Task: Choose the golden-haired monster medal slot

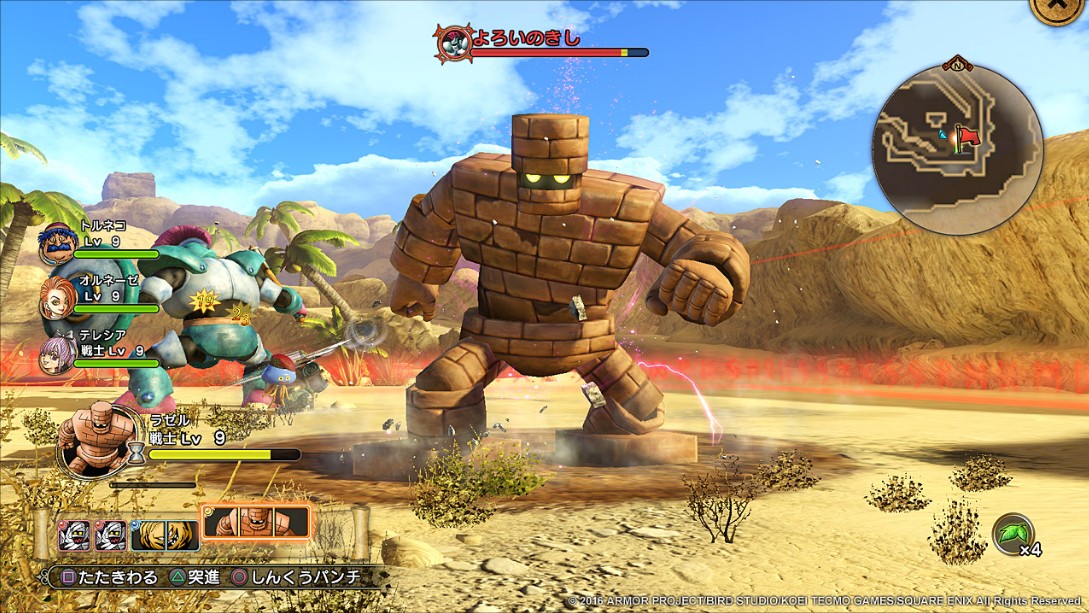Action: [164, 534]
